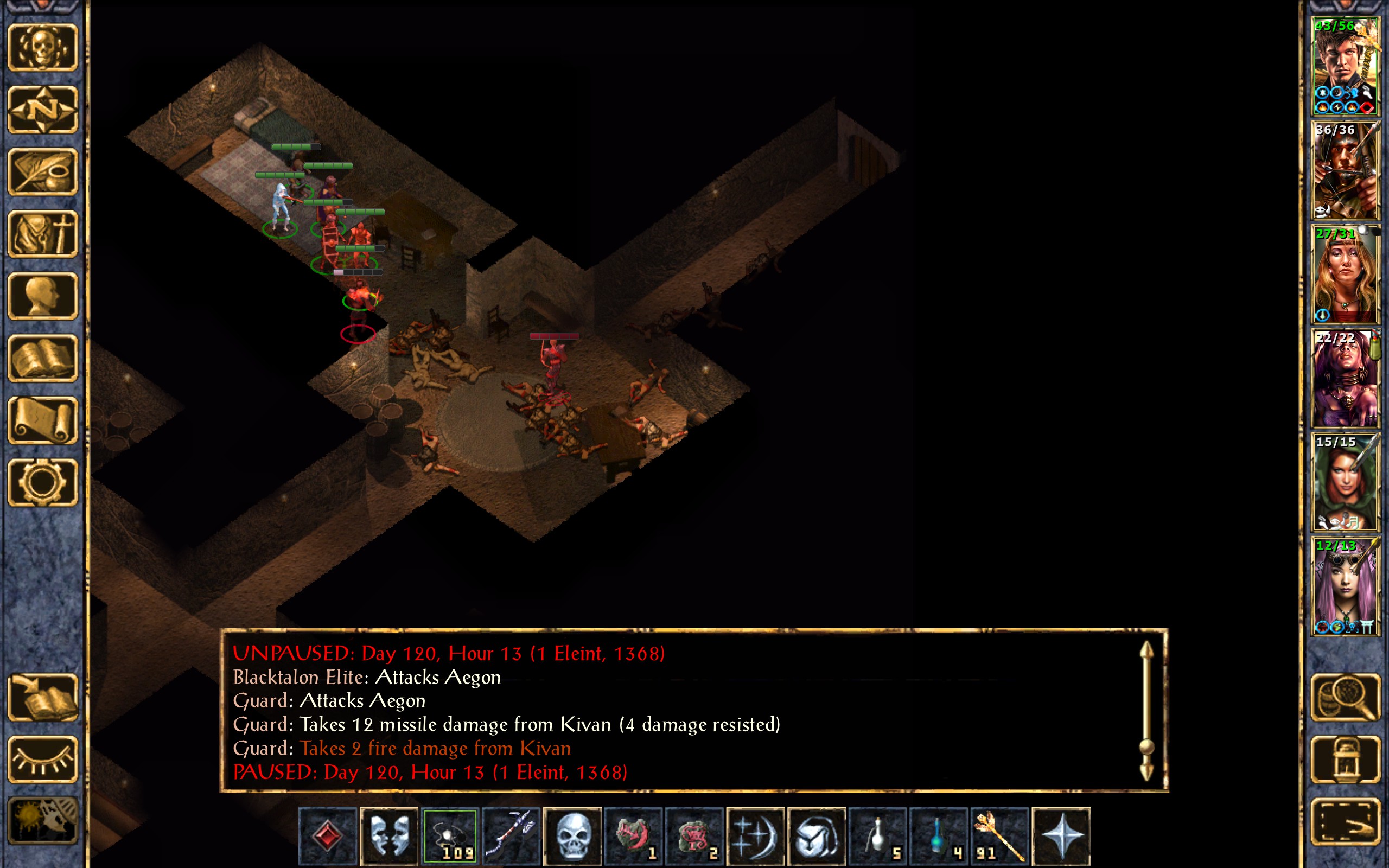Image resolution: width=1389 pixels, height=868 pixels.
Task: Select the top party member portrait with 43/56 HP
Action: click(x=1345, y=67)
